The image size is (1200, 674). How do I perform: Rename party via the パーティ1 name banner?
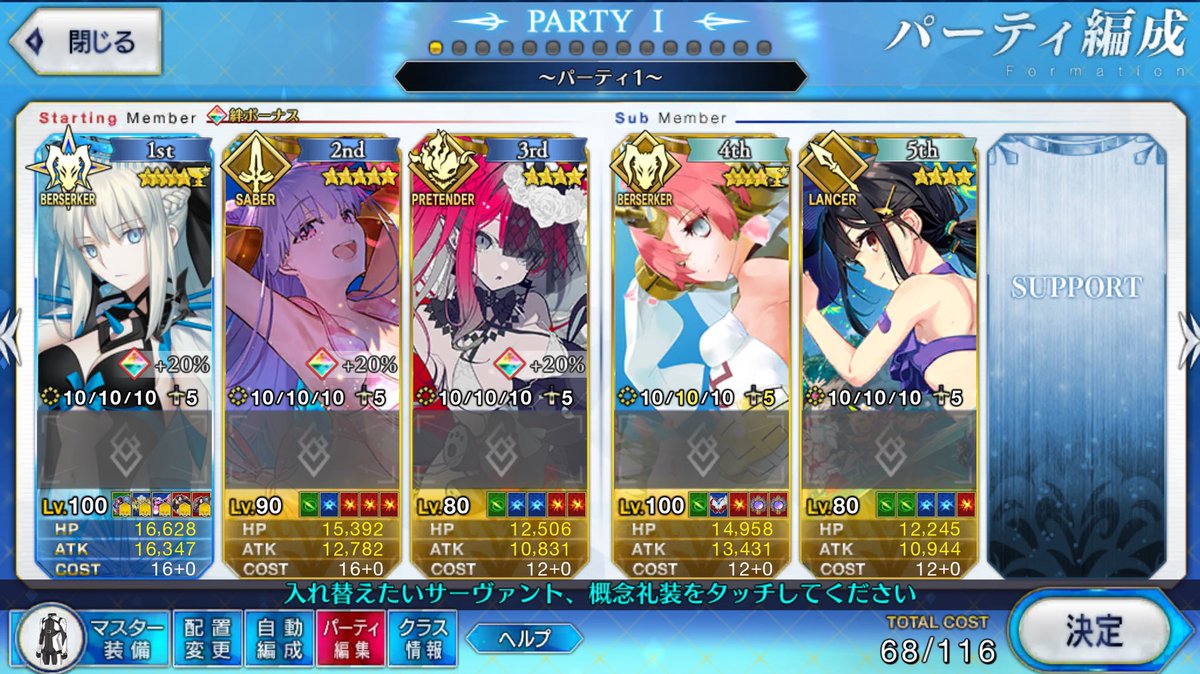(x=600, y=77)
